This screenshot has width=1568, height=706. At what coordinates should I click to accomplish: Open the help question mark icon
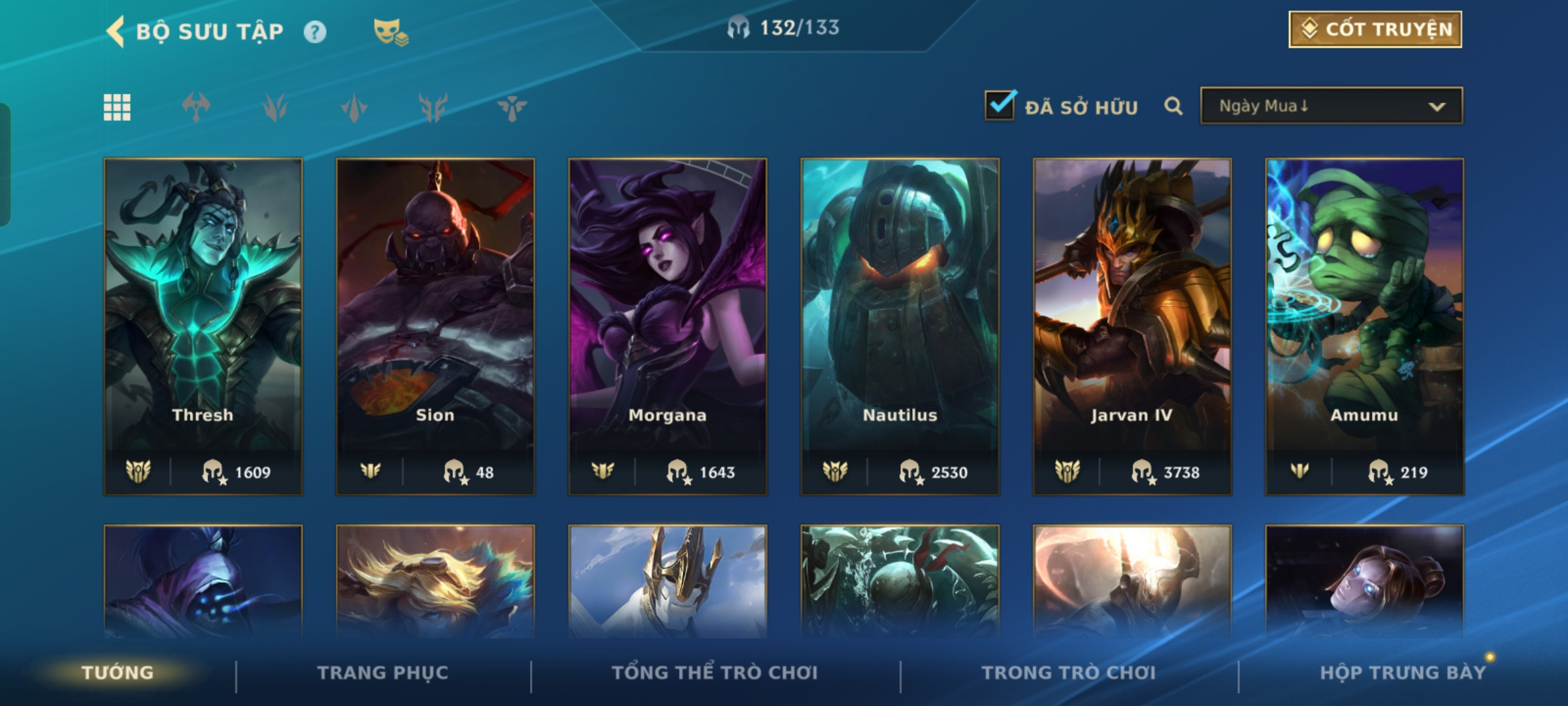(x=315, y=32)
